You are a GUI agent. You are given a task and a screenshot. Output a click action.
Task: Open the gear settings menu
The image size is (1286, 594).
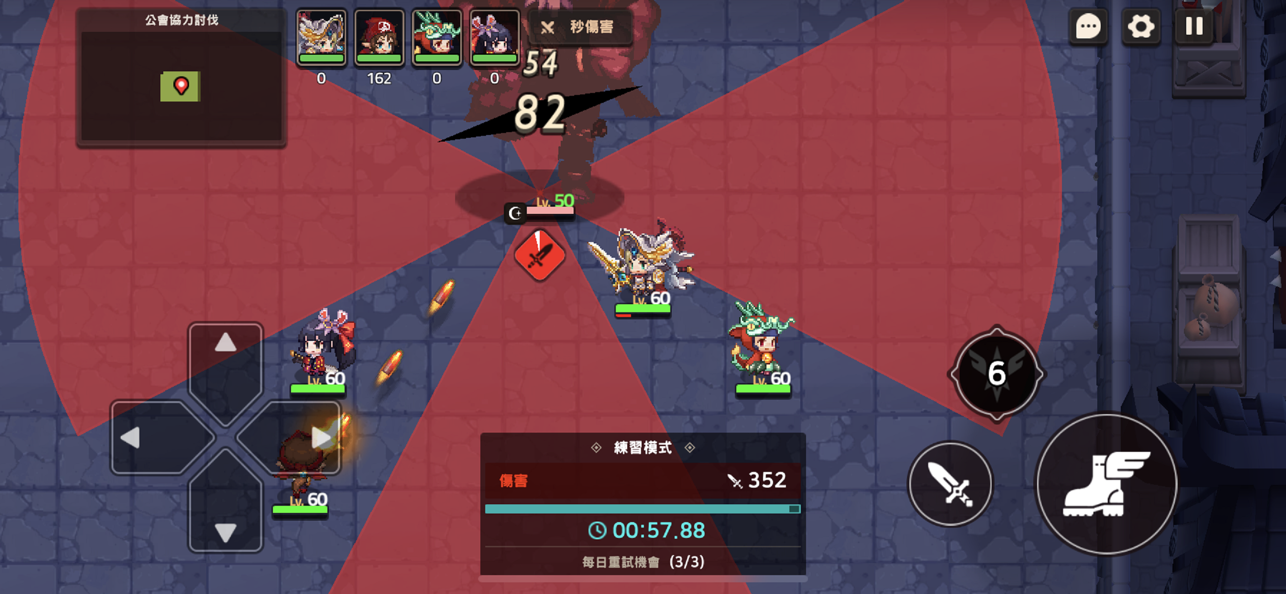click(x=1141, y=27)
